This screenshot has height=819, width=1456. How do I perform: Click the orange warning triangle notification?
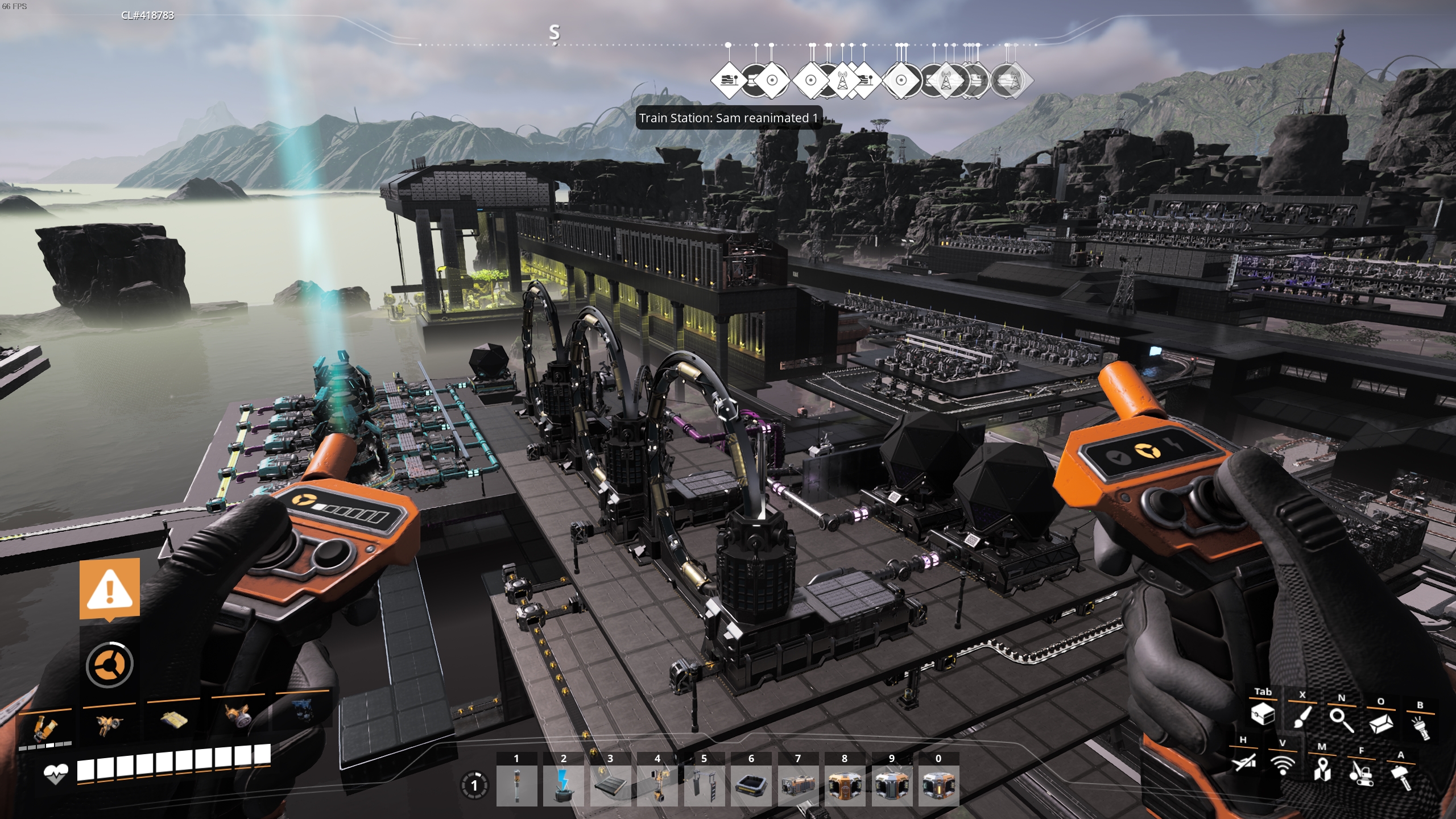[x=110, y=589]
